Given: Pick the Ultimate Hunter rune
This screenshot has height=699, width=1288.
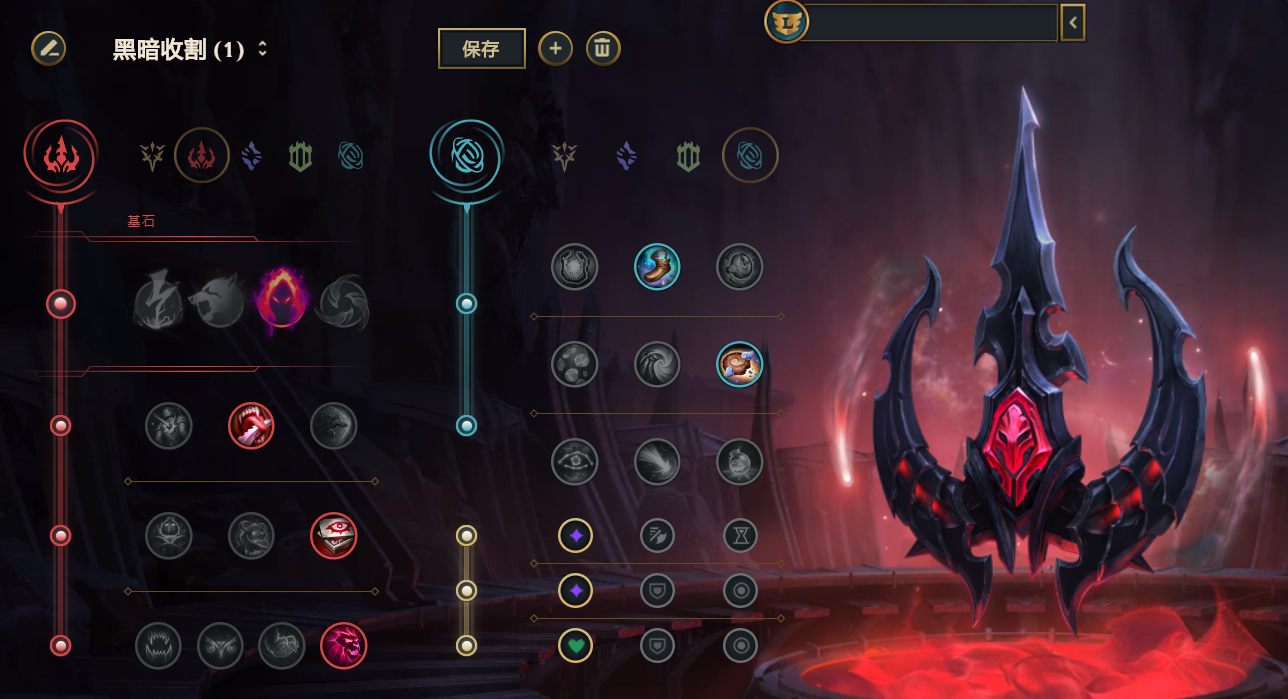Looking at the screenshot, I should [x=343, y=646].
